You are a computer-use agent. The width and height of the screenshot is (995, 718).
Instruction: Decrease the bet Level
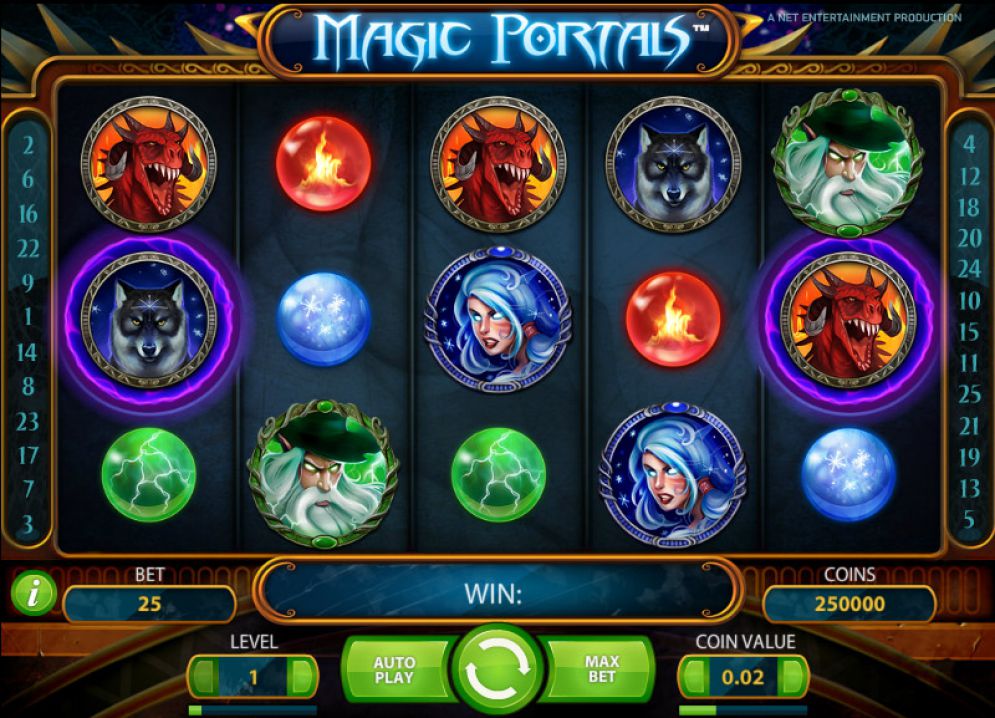204,677
